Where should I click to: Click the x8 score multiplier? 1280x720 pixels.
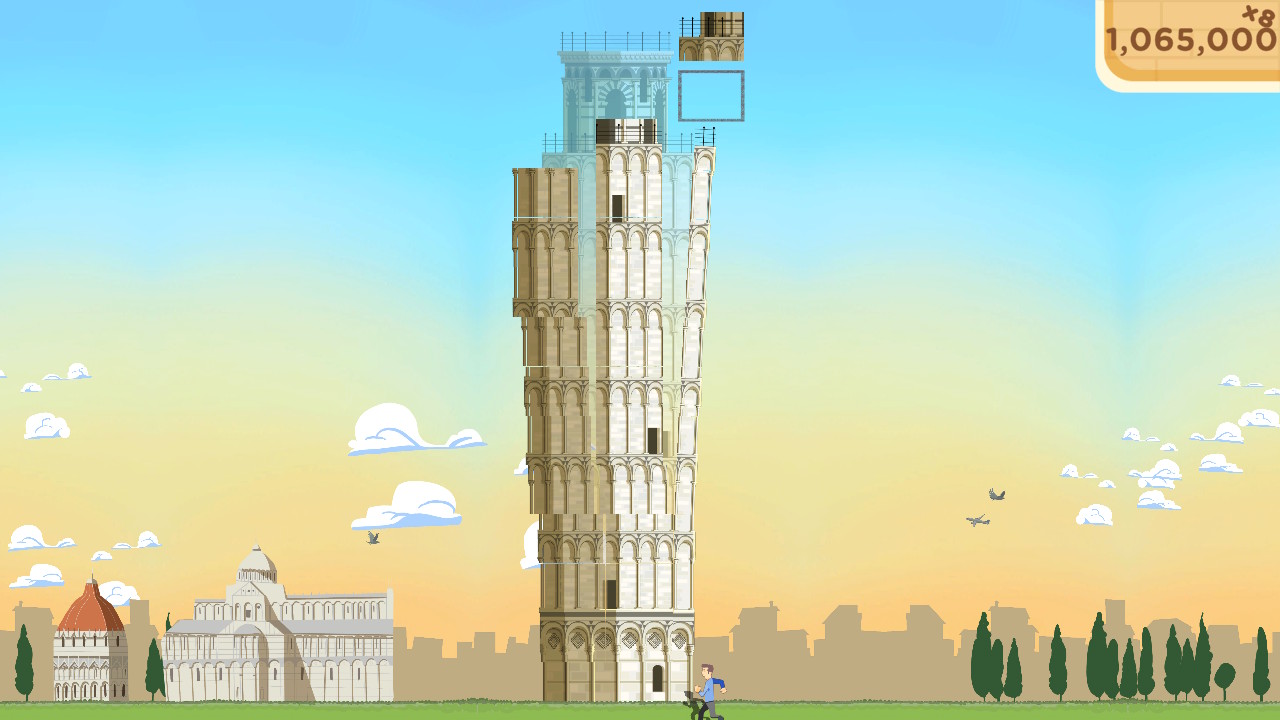(1260, 18)
